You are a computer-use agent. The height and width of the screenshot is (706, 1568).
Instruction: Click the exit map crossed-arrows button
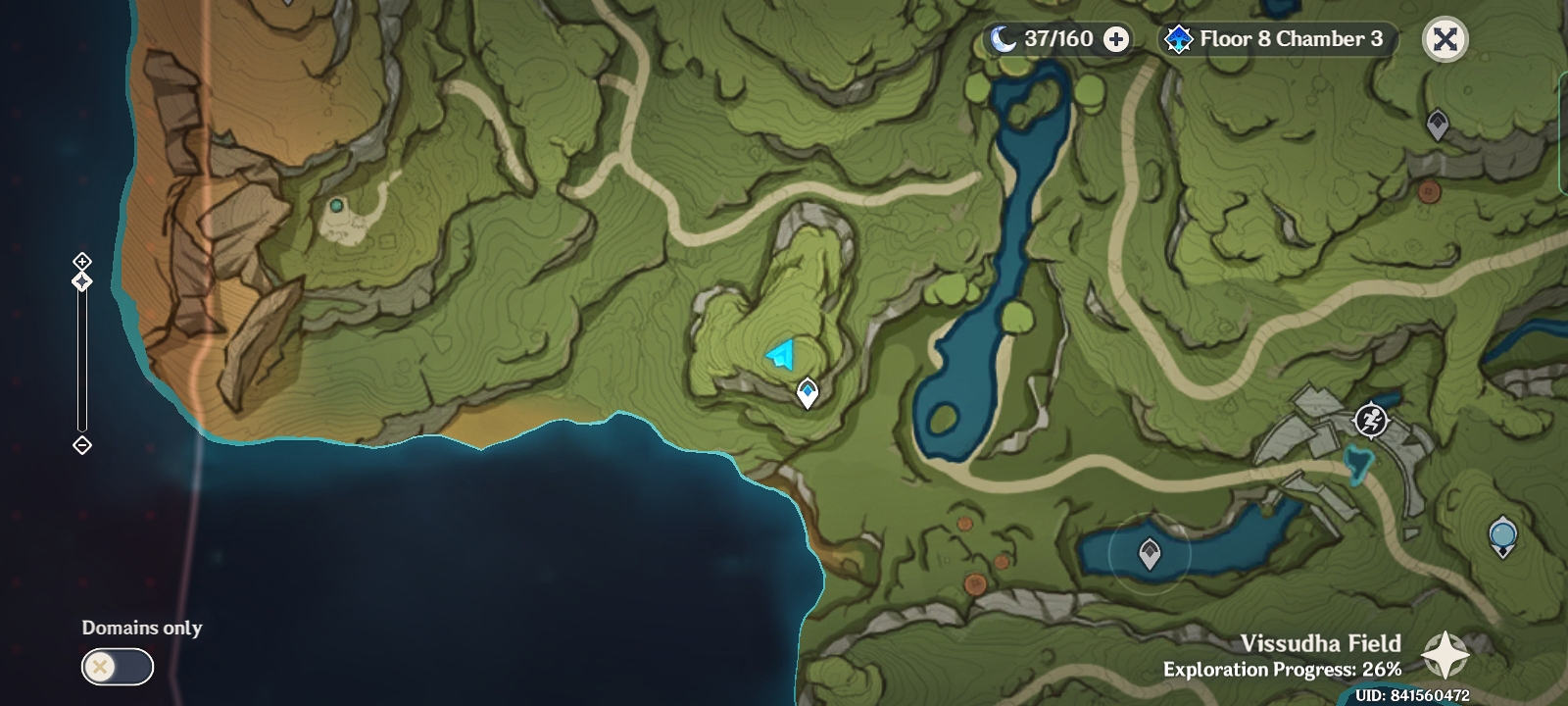pyautogui.click(x=1445, y=40)
